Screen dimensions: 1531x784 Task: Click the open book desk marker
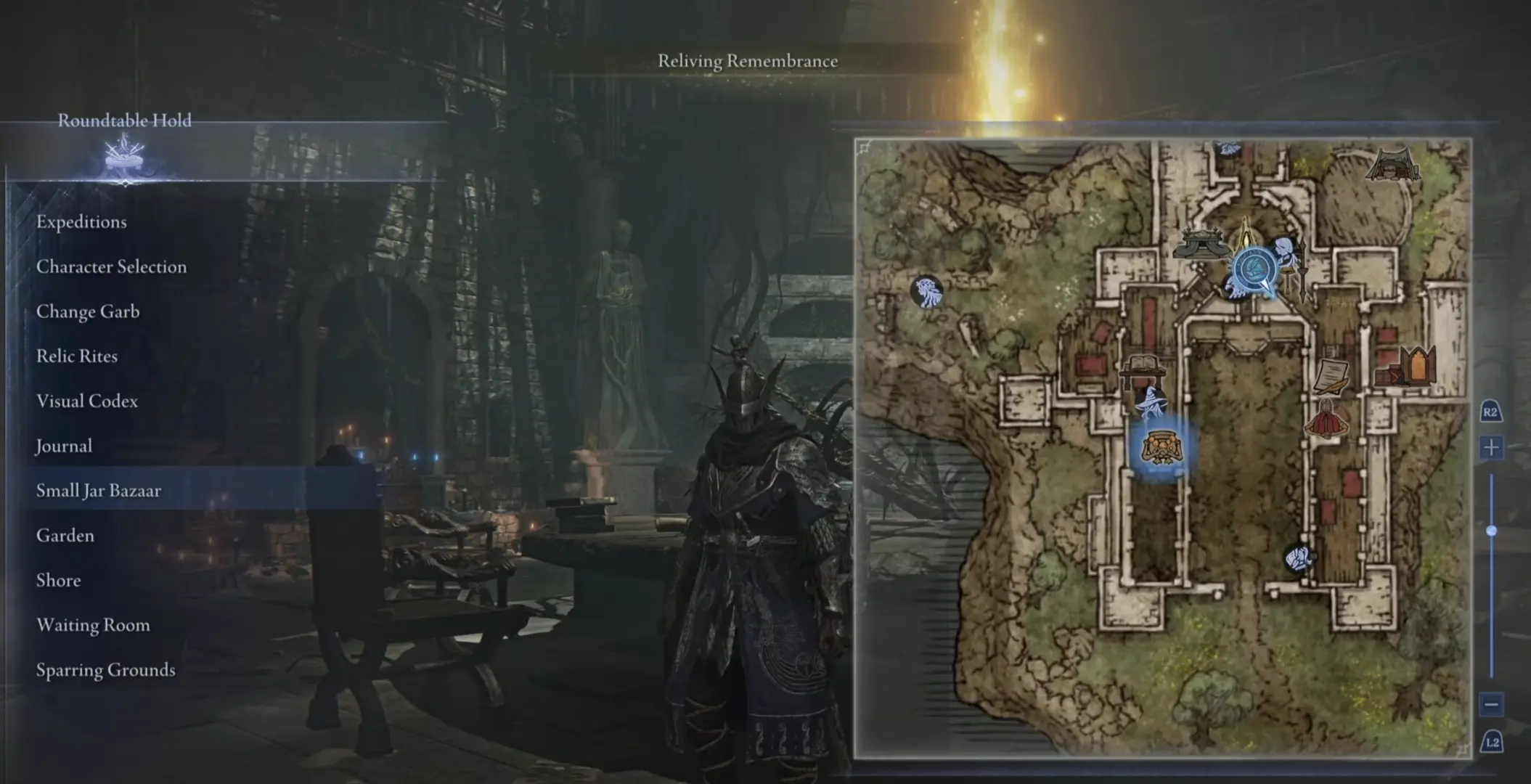(x=1143, y=366)
